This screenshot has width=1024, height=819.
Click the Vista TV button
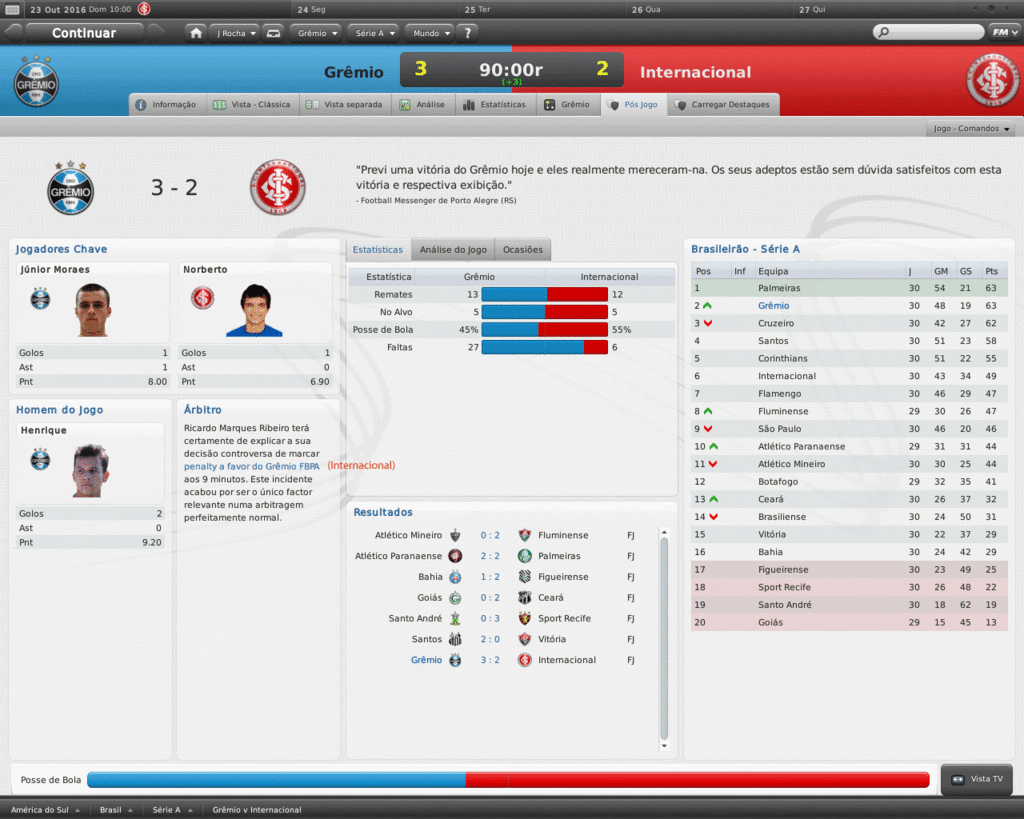(x=977, y=779)
